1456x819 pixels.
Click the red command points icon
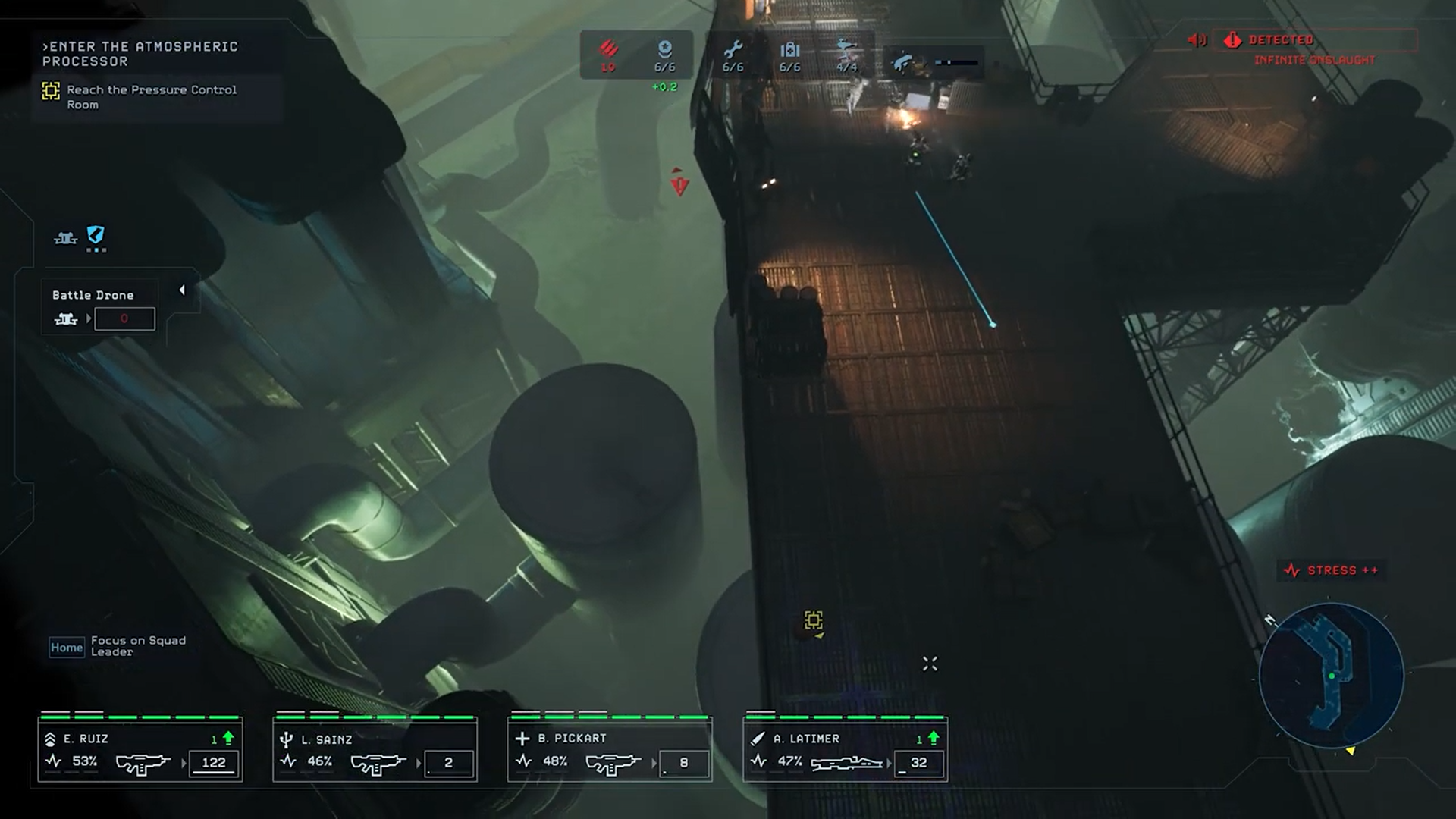click(608, 50)
